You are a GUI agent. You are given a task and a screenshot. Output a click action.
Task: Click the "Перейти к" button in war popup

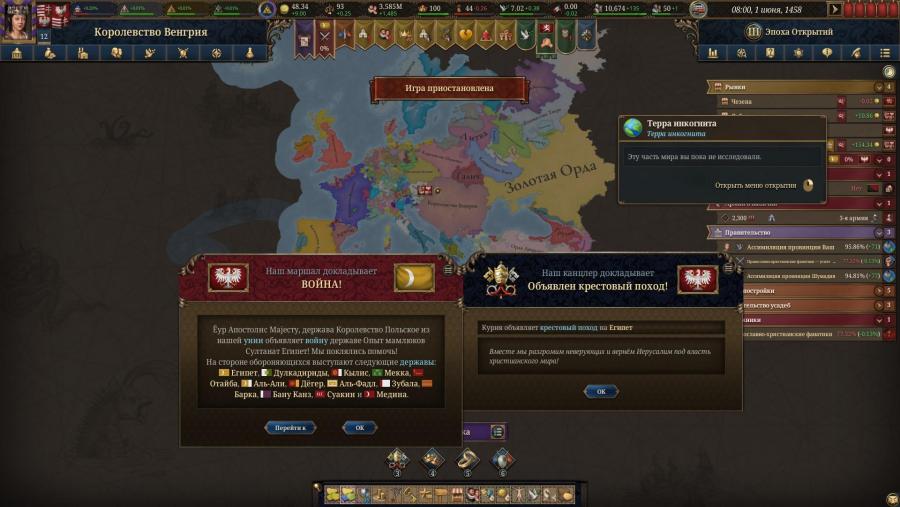pyautogui.click(x=291, y=427)
